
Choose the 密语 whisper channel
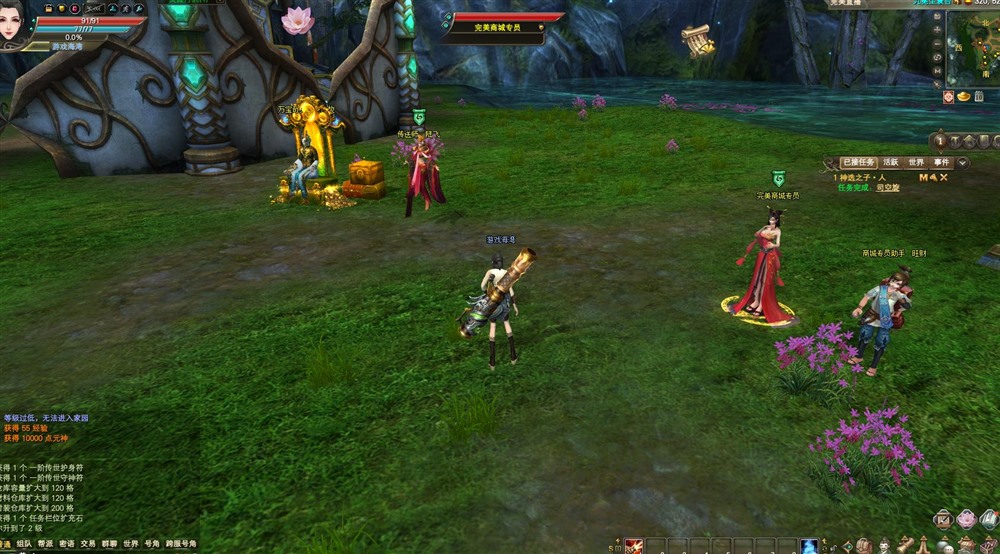coord(67,545)
